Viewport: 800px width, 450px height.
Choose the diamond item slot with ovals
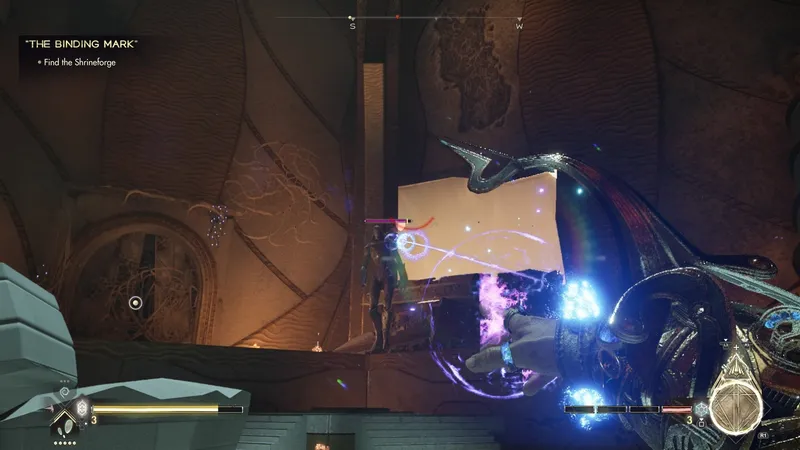tap(66, 420)
